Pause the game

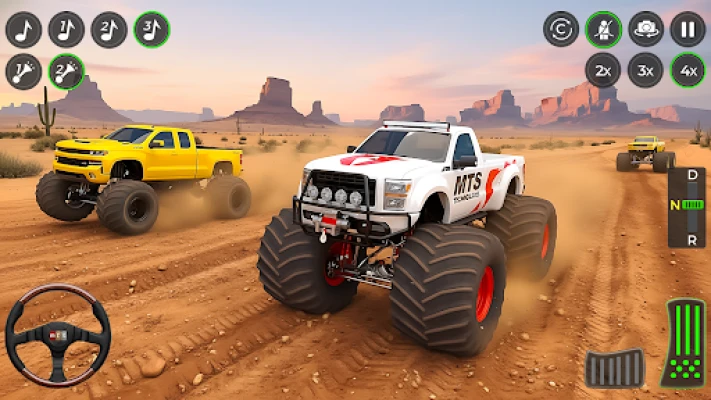688,29
